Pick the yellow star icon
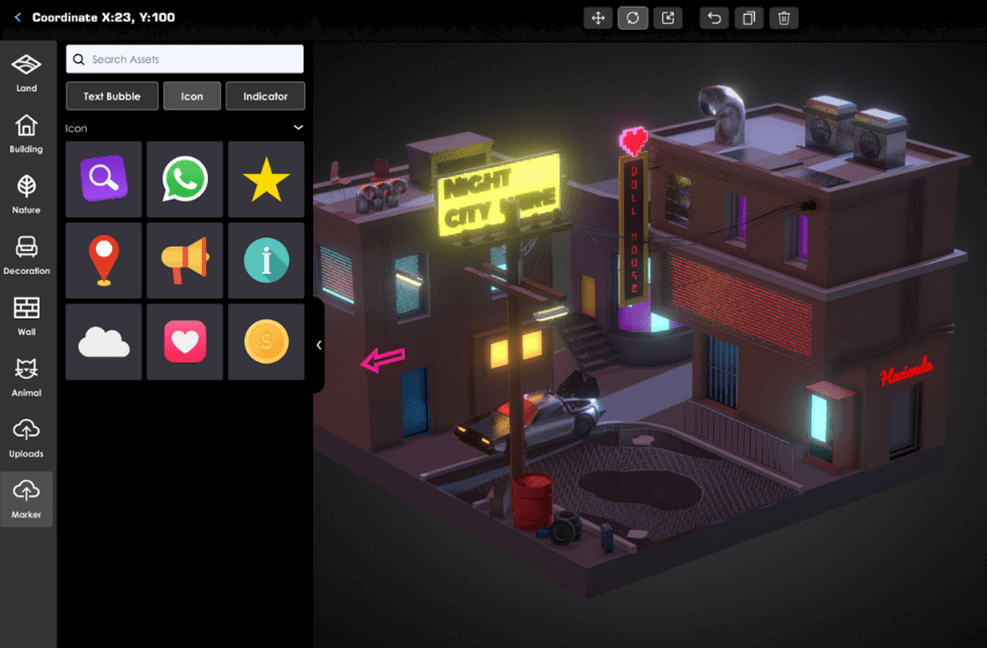The height and width of the screenshot is (648, 987). tap(266, 179)
